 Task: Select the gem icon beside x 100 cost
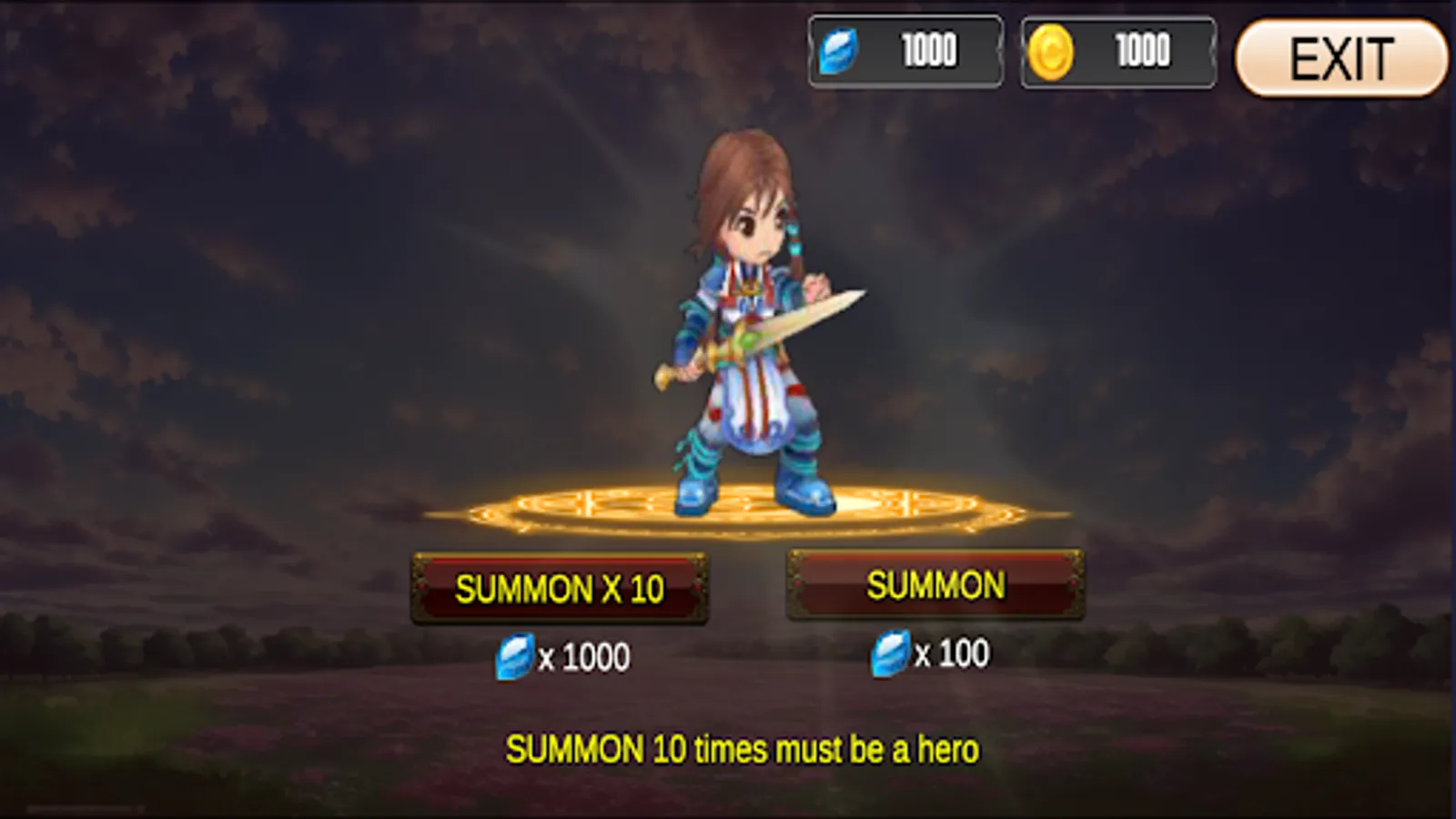tap(895, 650)
